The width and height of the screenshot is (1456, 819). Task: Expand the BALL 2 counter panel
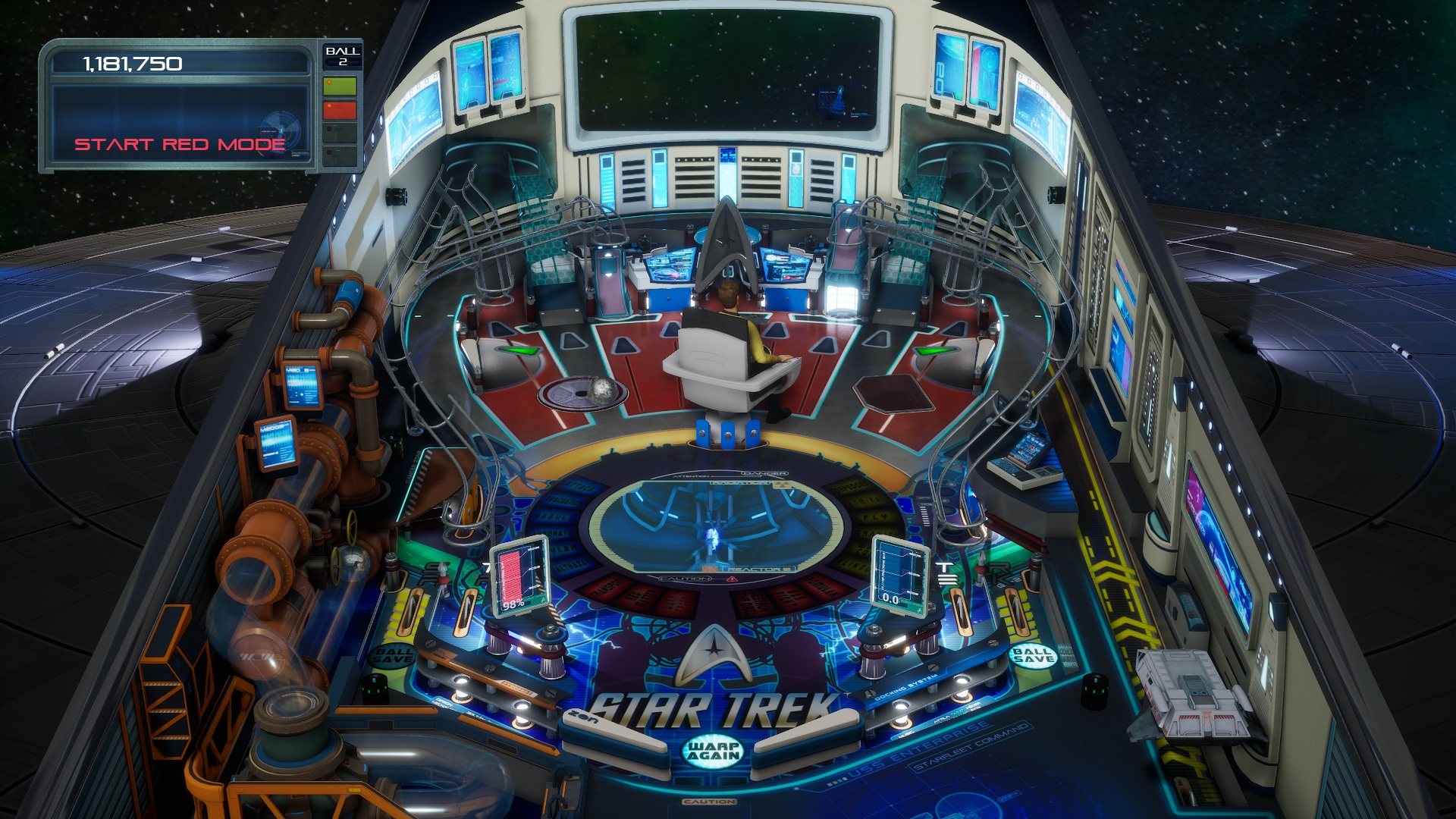pos(341,56)
